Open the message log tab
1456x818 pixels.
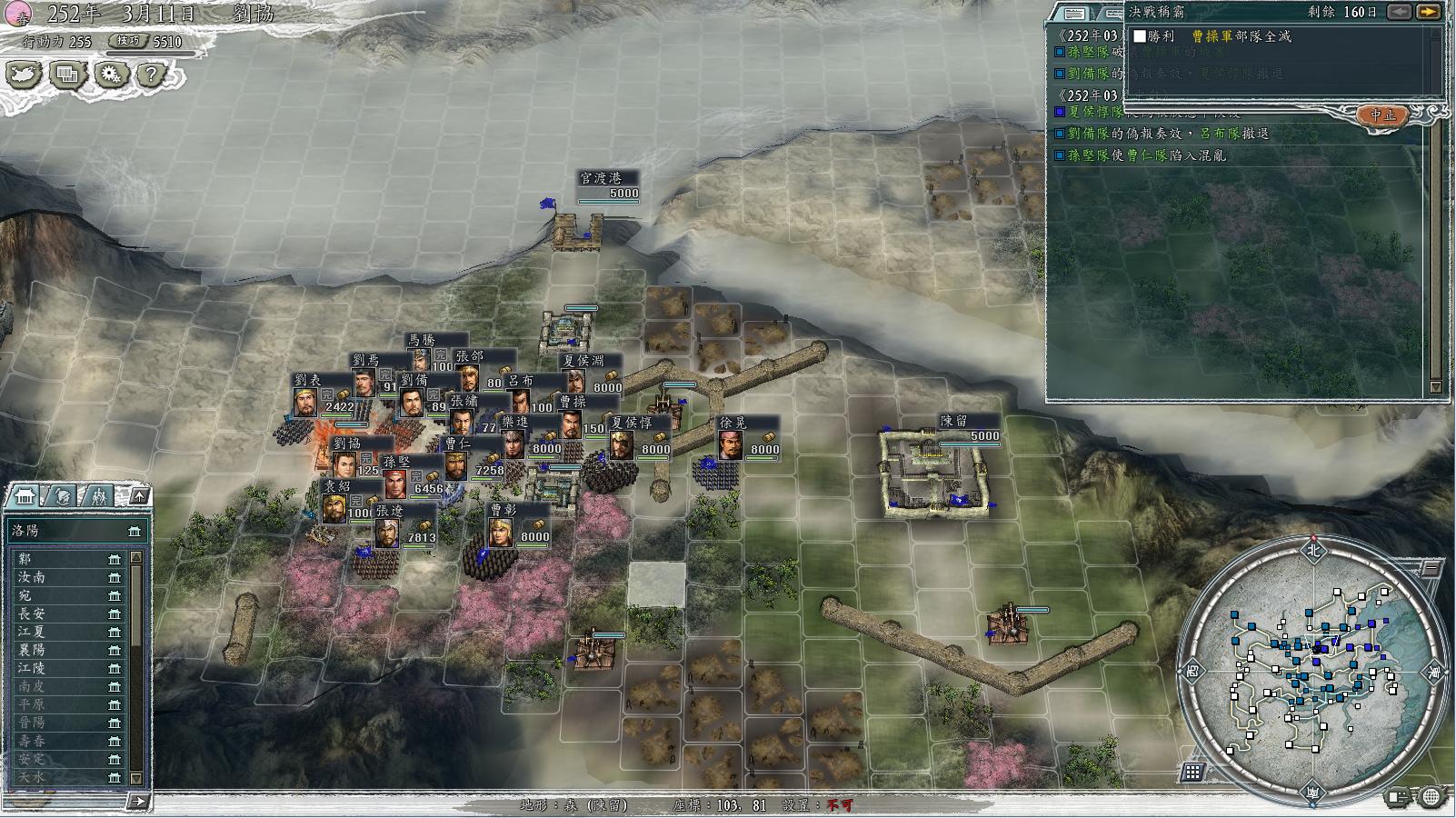coord(1074,14)
